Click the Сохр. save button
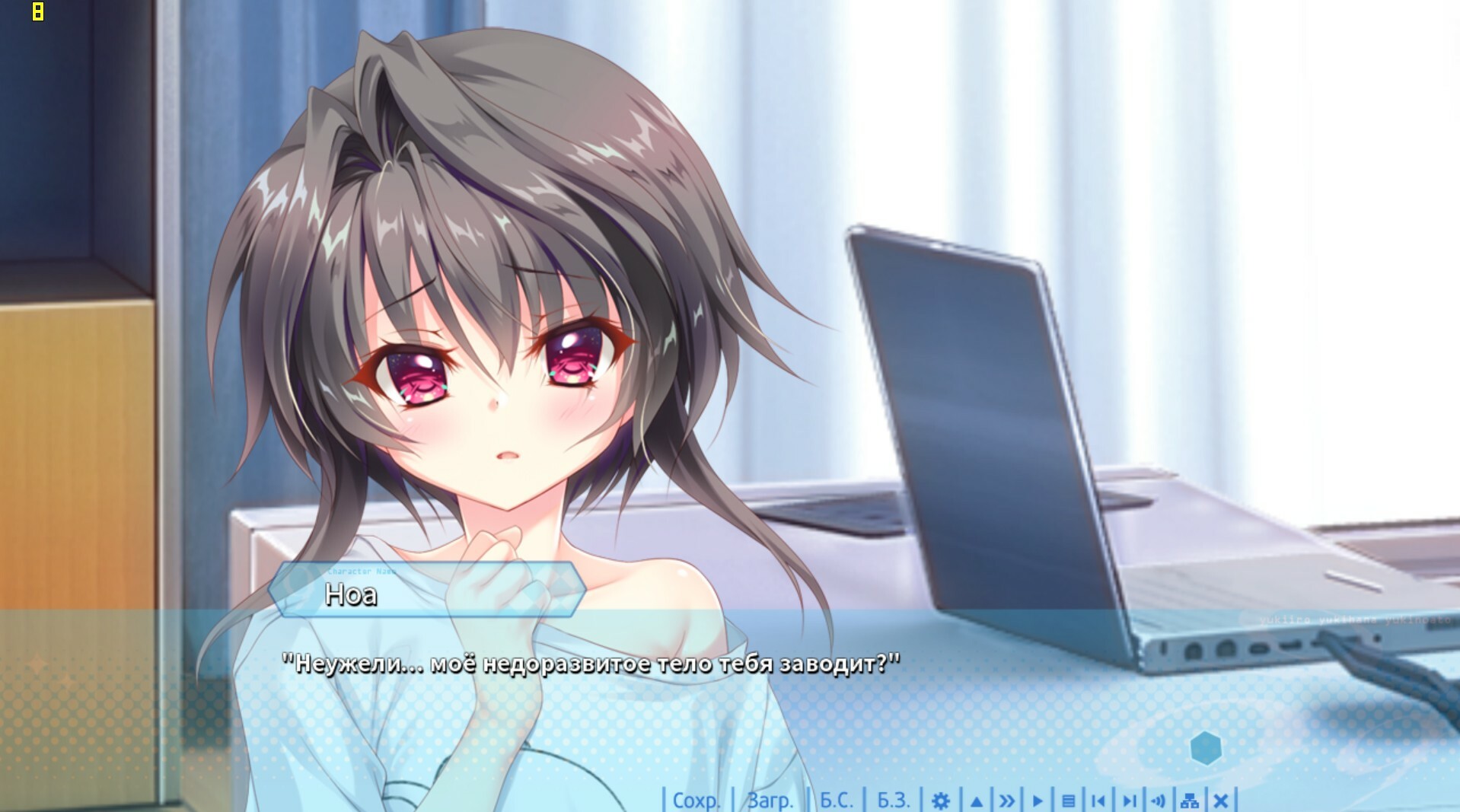 [x=696, y=801]
